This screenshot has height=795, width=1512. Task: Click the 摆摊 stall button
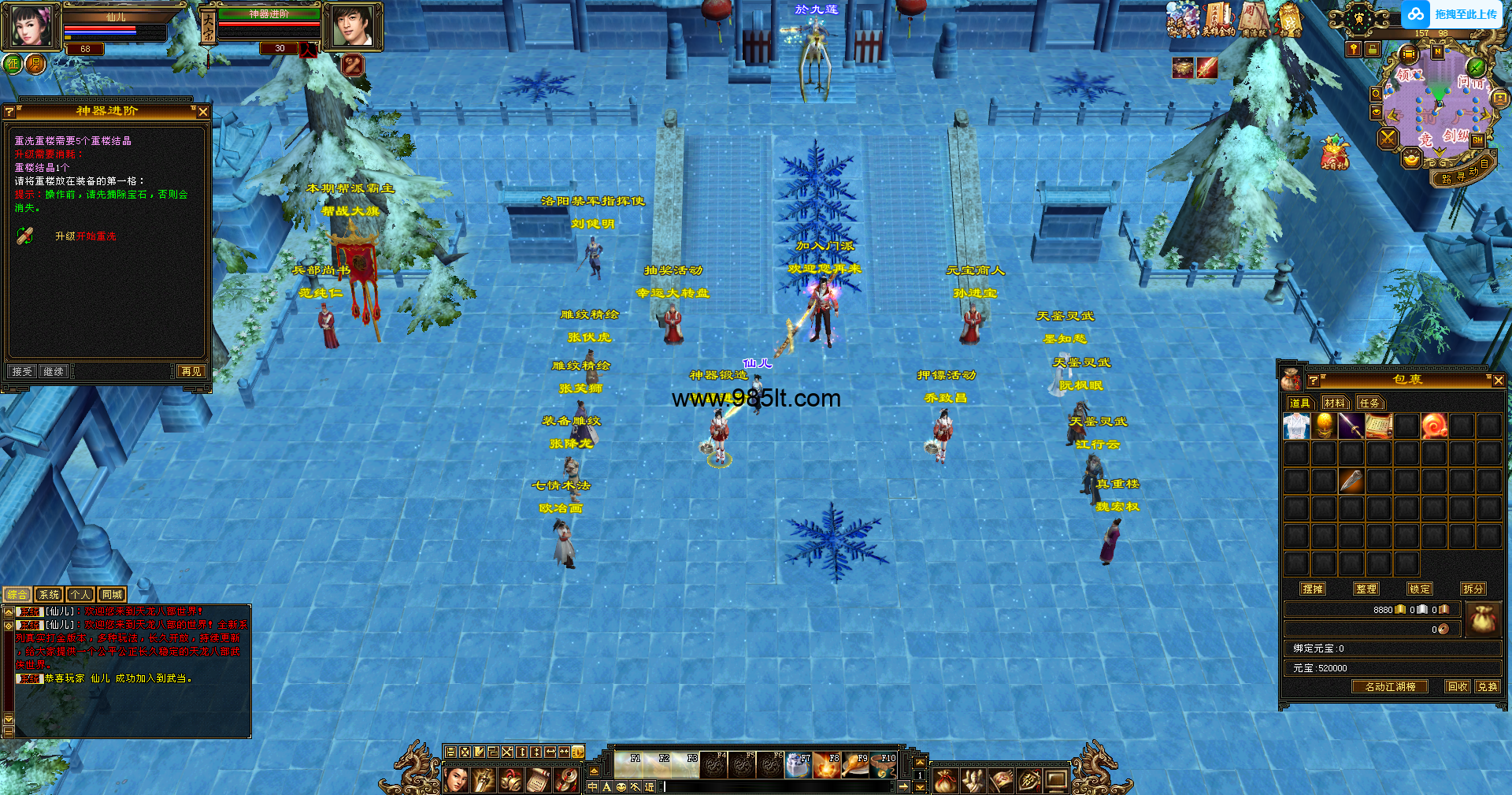click(1313, 589)
